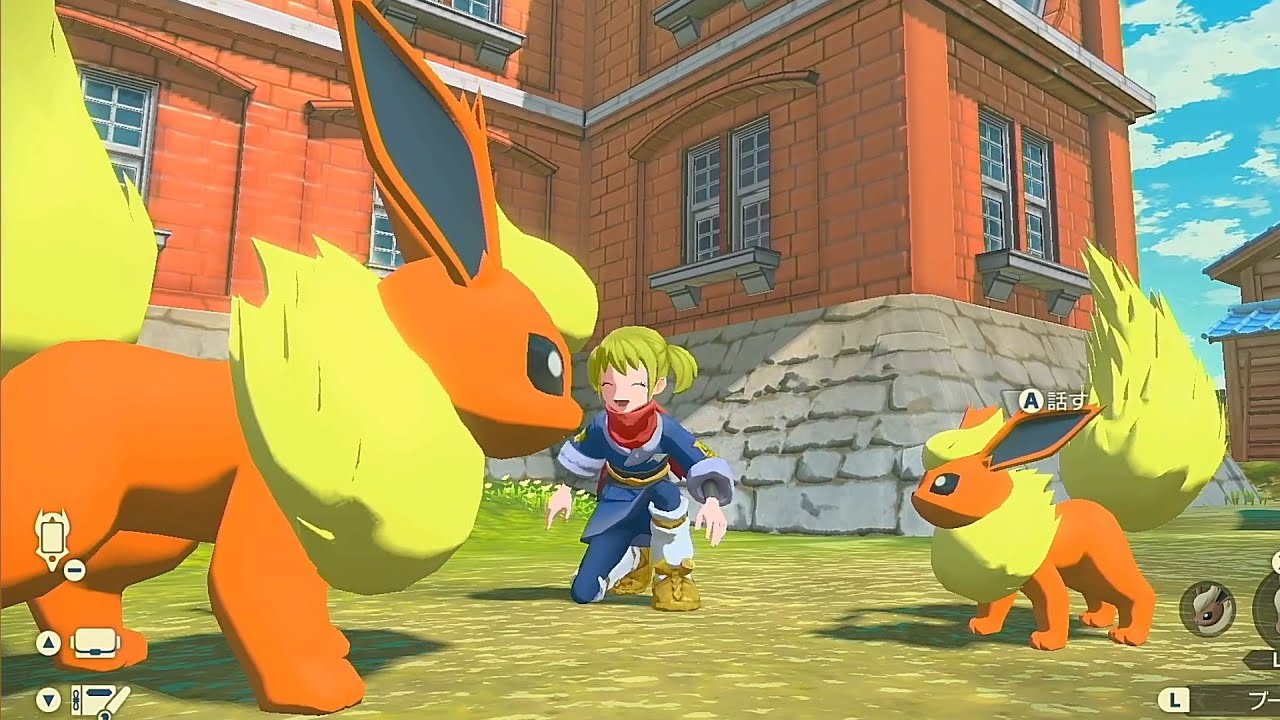
Task: Open the satchel bag icon
Action: click(95, 644)
